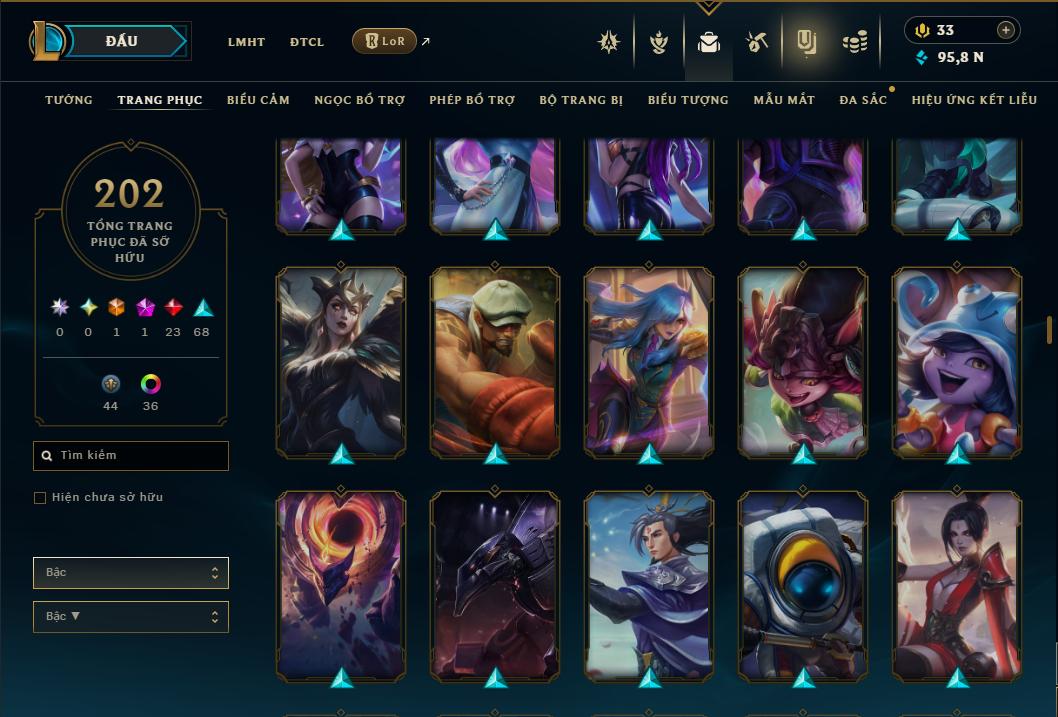Pick the black hole skin card
1058x717 pixels.
click(341, 585)
